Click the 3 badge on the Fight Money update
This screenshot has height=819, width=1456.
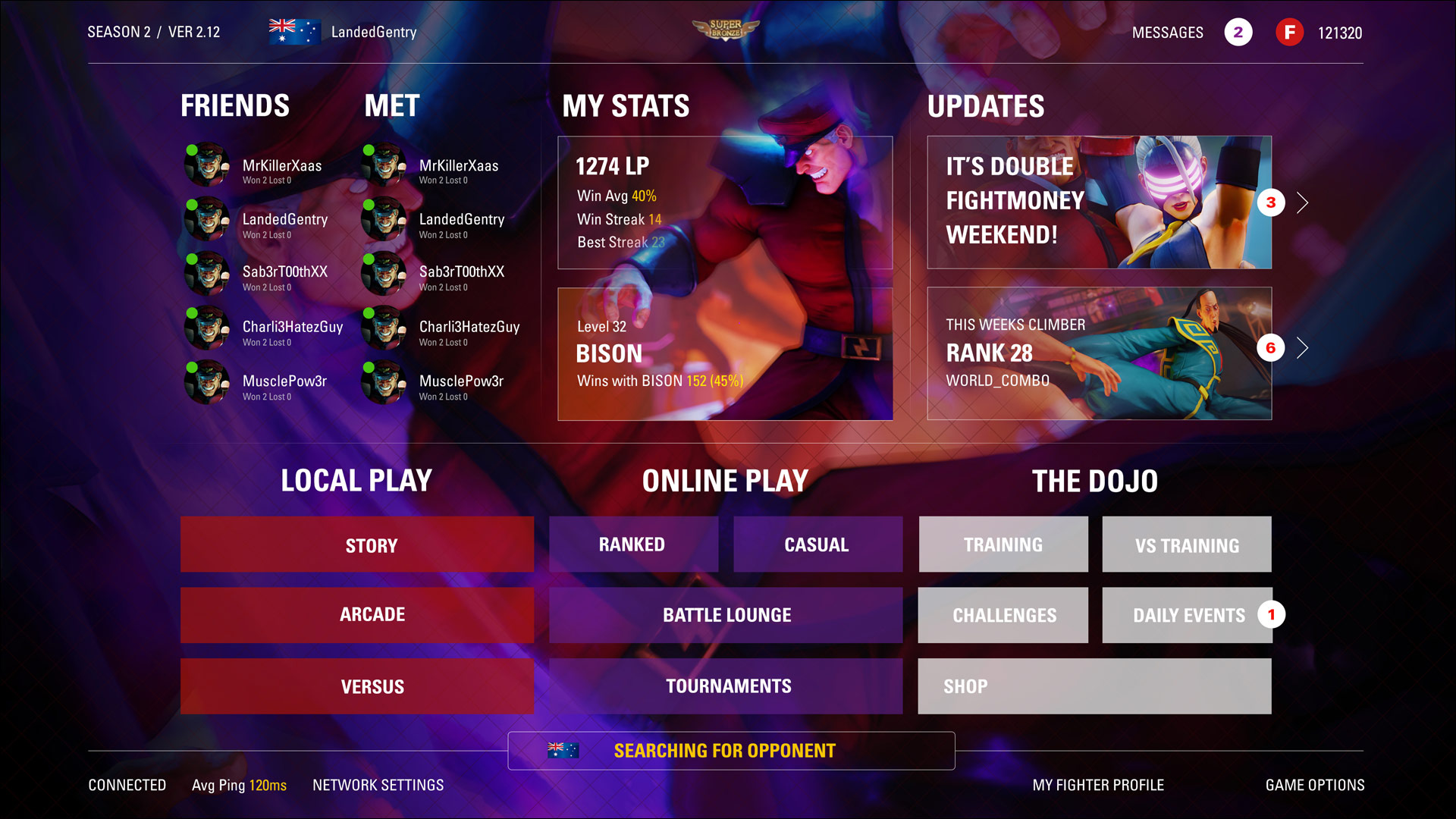pyautogui.click(x=1271, y=202)
